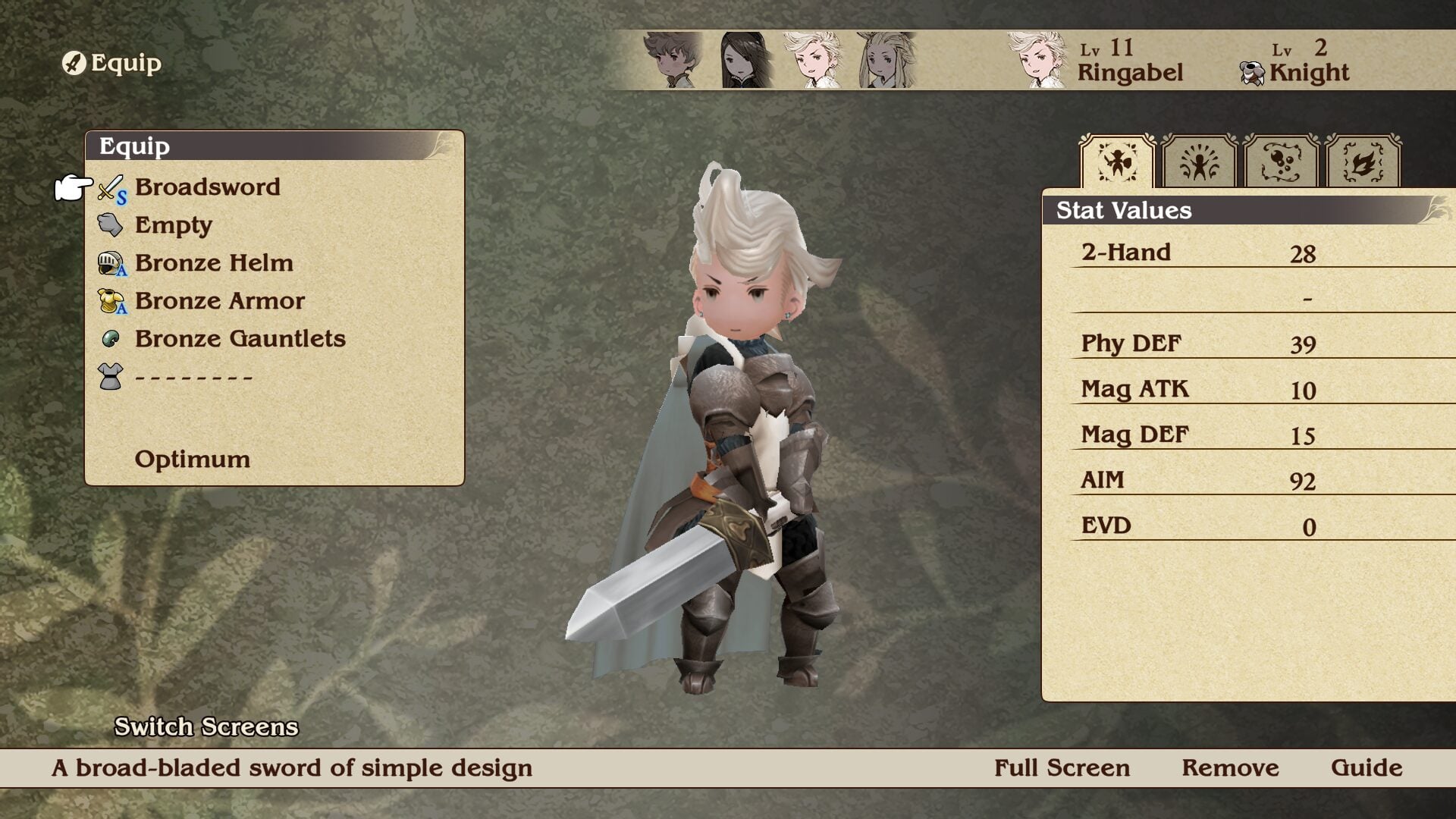The image size is (1456, 819).
Task: Open the Guide
Action: click(x=1367, y=768)
